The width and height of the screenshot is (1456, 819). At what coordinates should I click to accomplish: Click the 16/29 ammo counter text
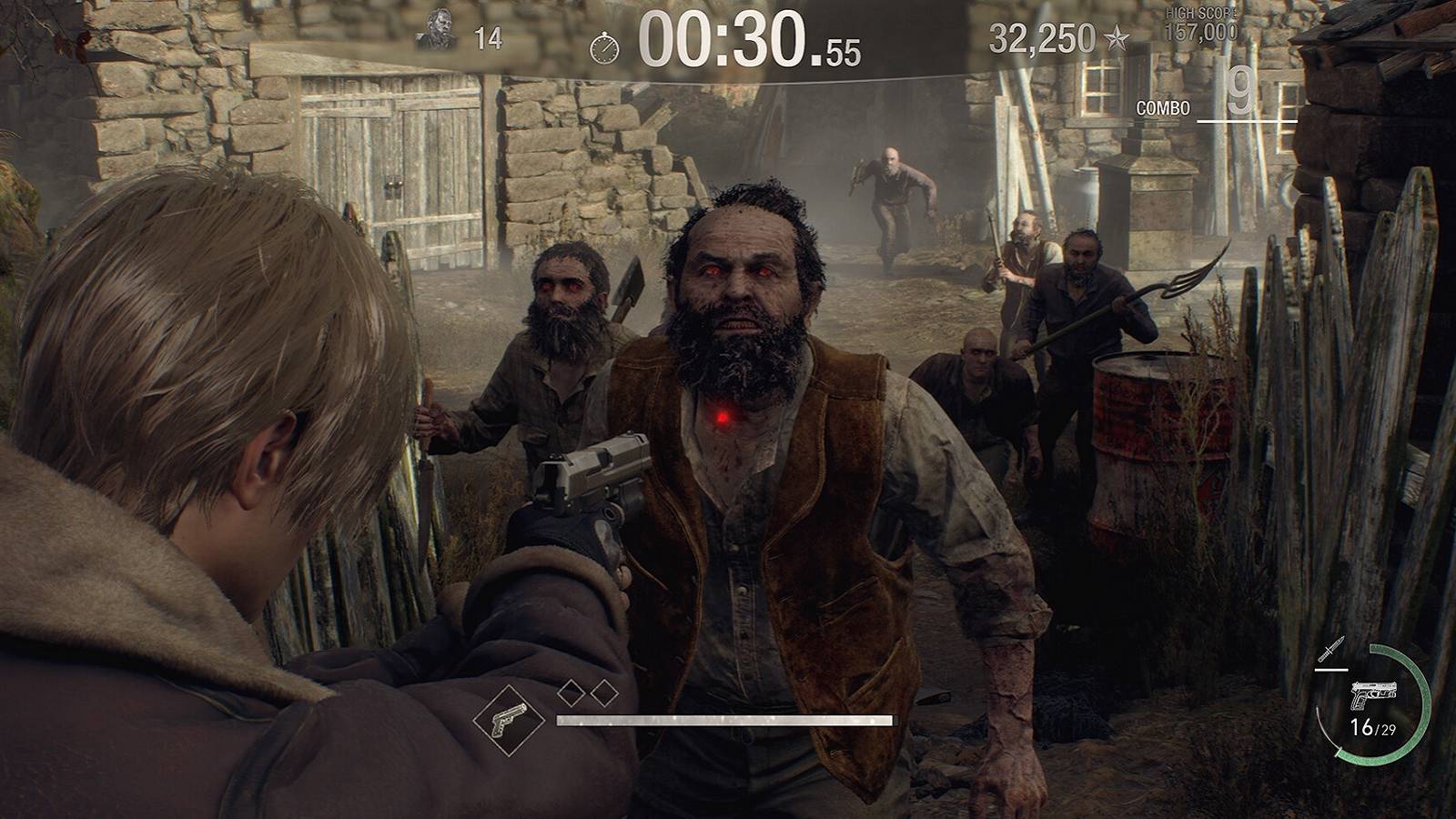1371,728
